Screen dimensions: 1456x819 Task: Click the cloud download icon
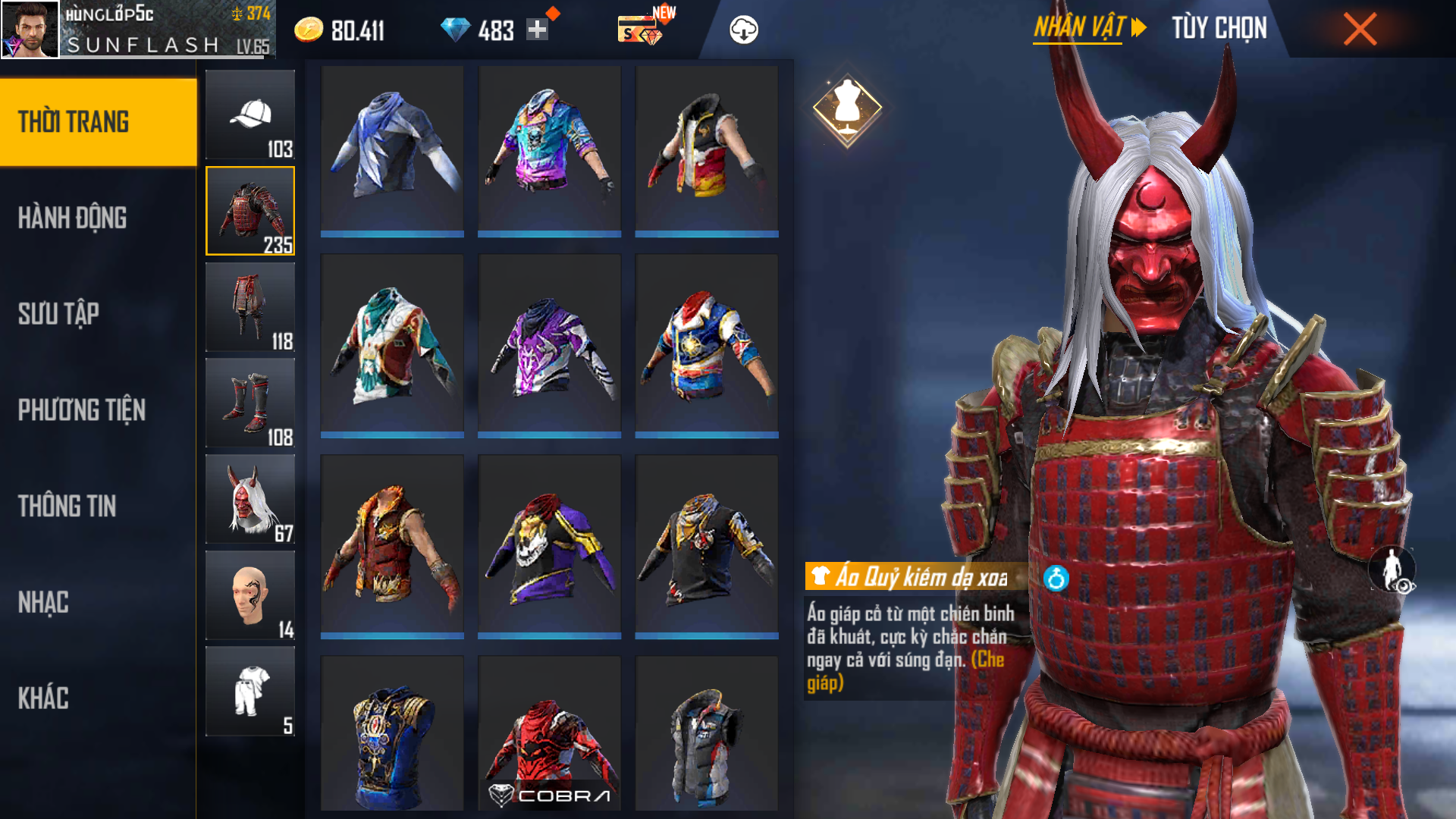pos(743,30)
